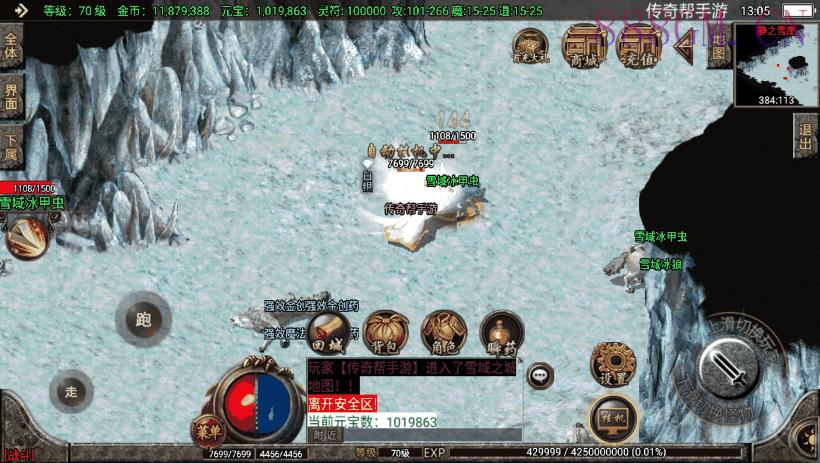Viewport: 820px width, 463px height.
Task: Use the 瞬药 instant potion
Action: point(500,332)
